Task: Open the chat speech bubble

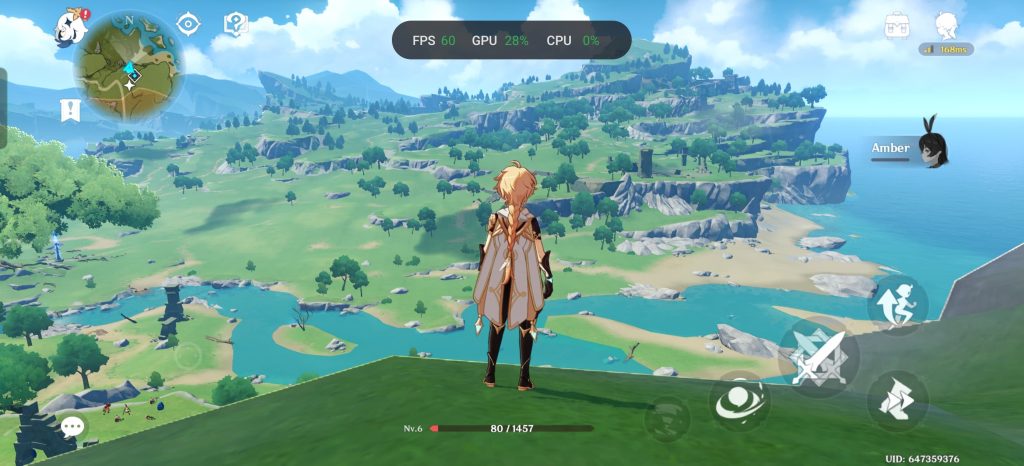Action: pyautogui.click(x=72, y=428)
